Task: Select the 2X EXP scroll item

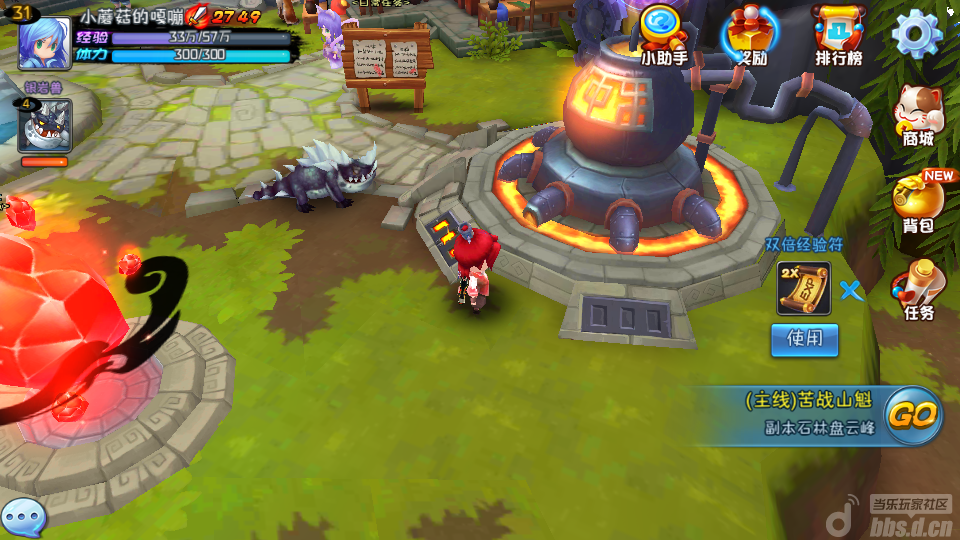Action: coord(803,289)
